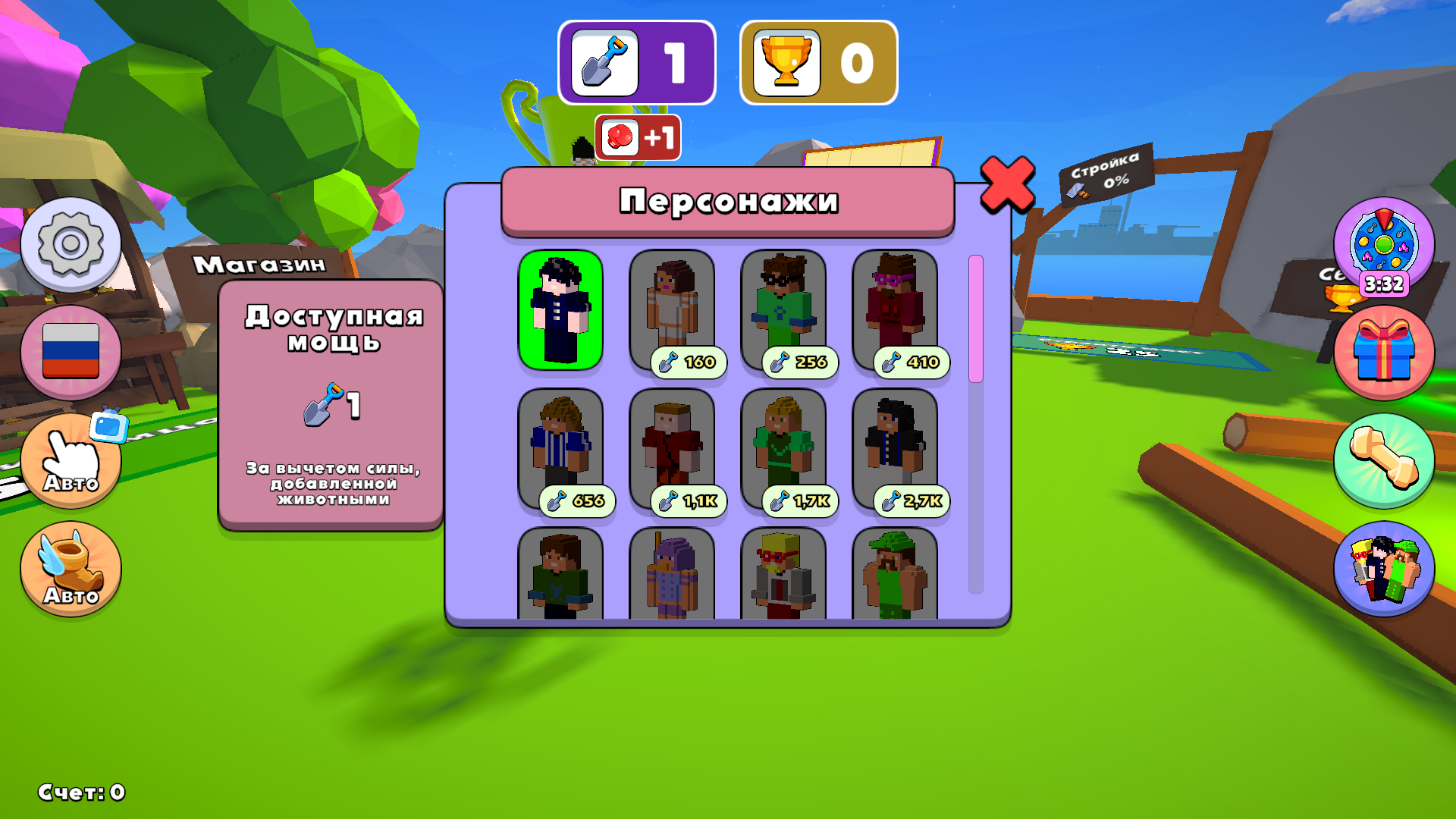The height and width of the screenshot is (819, 1456).
Task: Open settings with the gear icon
Action: [71, 244]
